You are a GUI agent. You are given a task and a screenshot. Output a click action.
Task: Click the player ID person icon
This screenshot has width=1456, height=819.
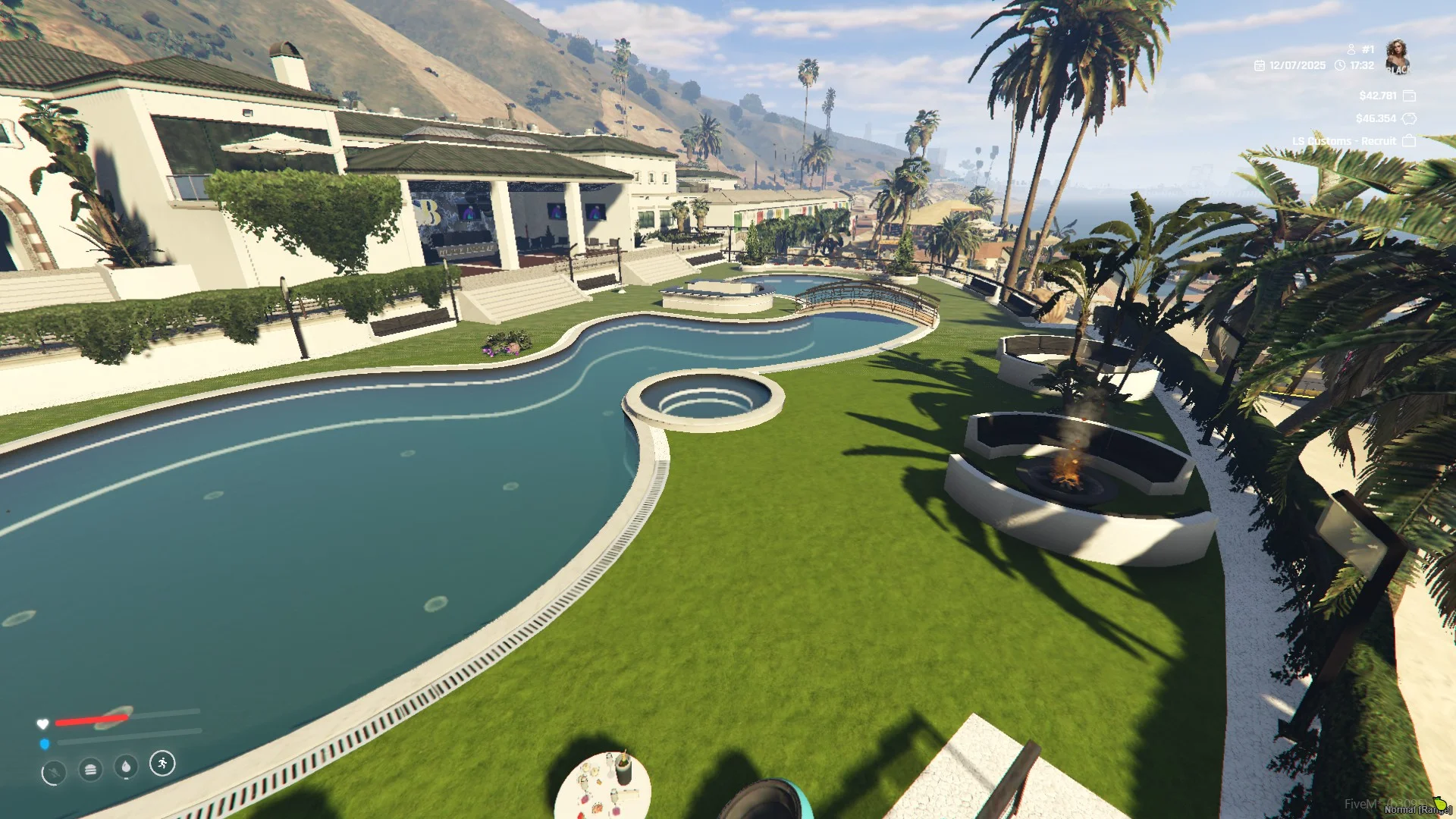1351,49
